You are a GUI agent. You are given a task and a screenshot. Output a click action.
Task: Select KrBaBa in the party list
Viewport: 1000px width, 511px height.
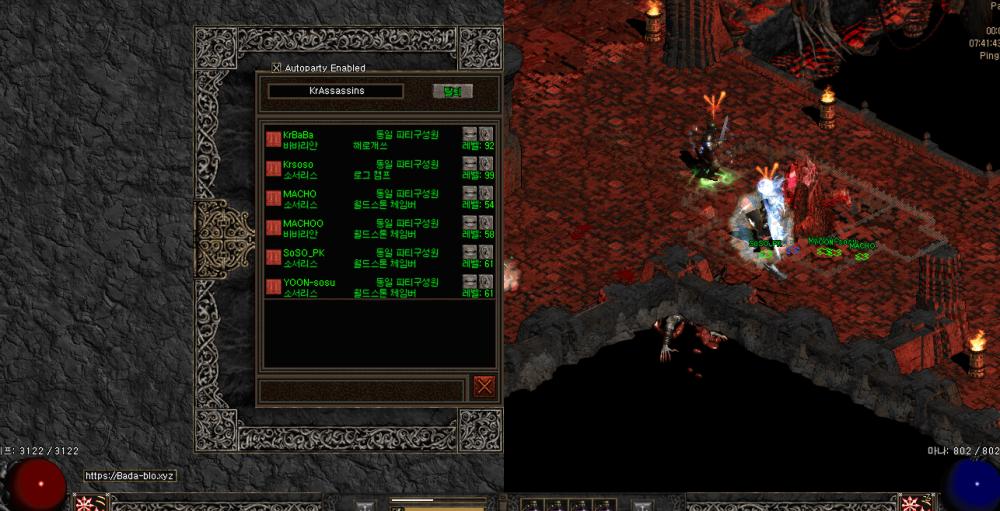coord(298,134)
